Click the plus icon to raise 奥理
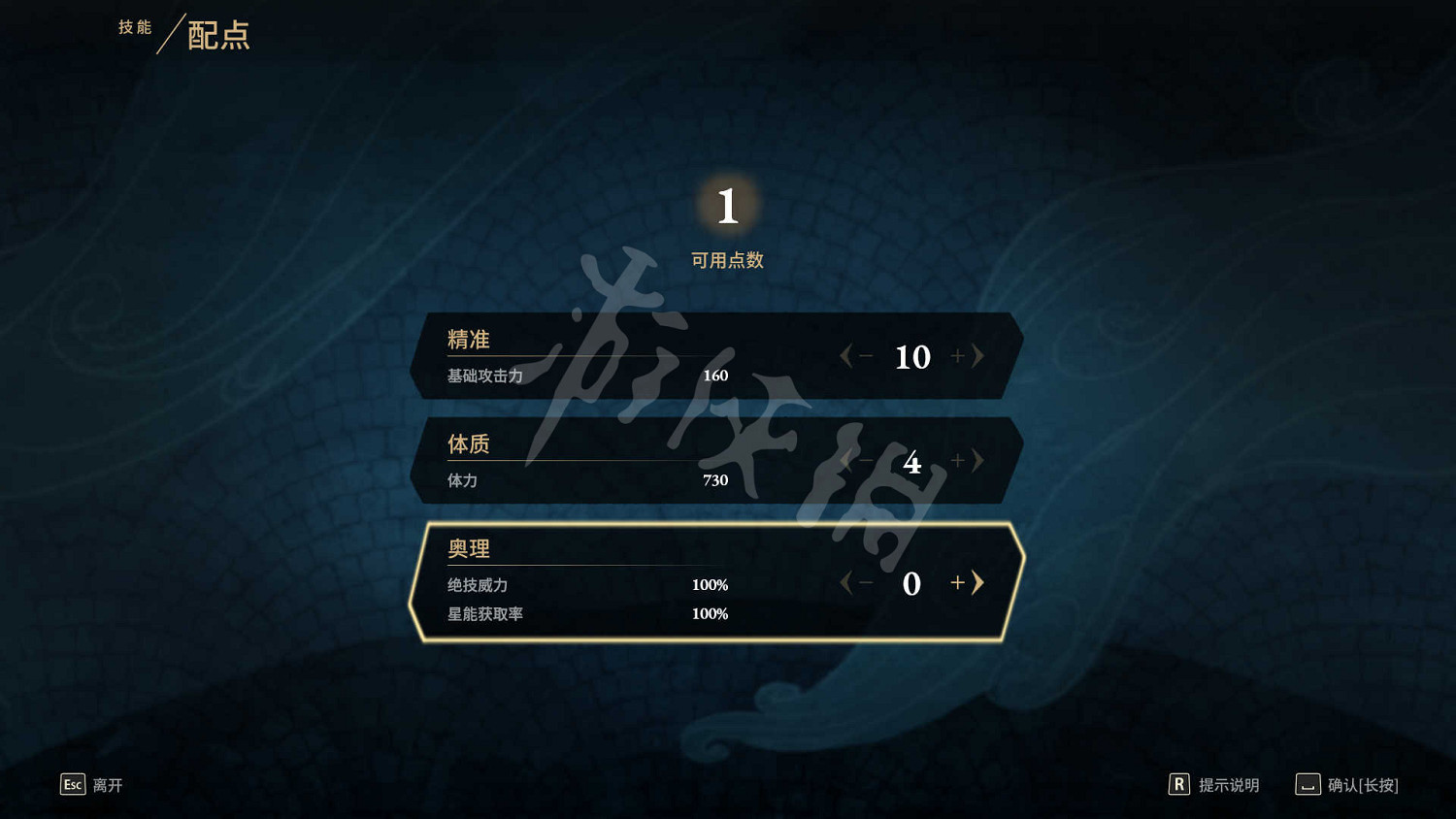This screenshot has height=819, width=1456. coord(956,583)
